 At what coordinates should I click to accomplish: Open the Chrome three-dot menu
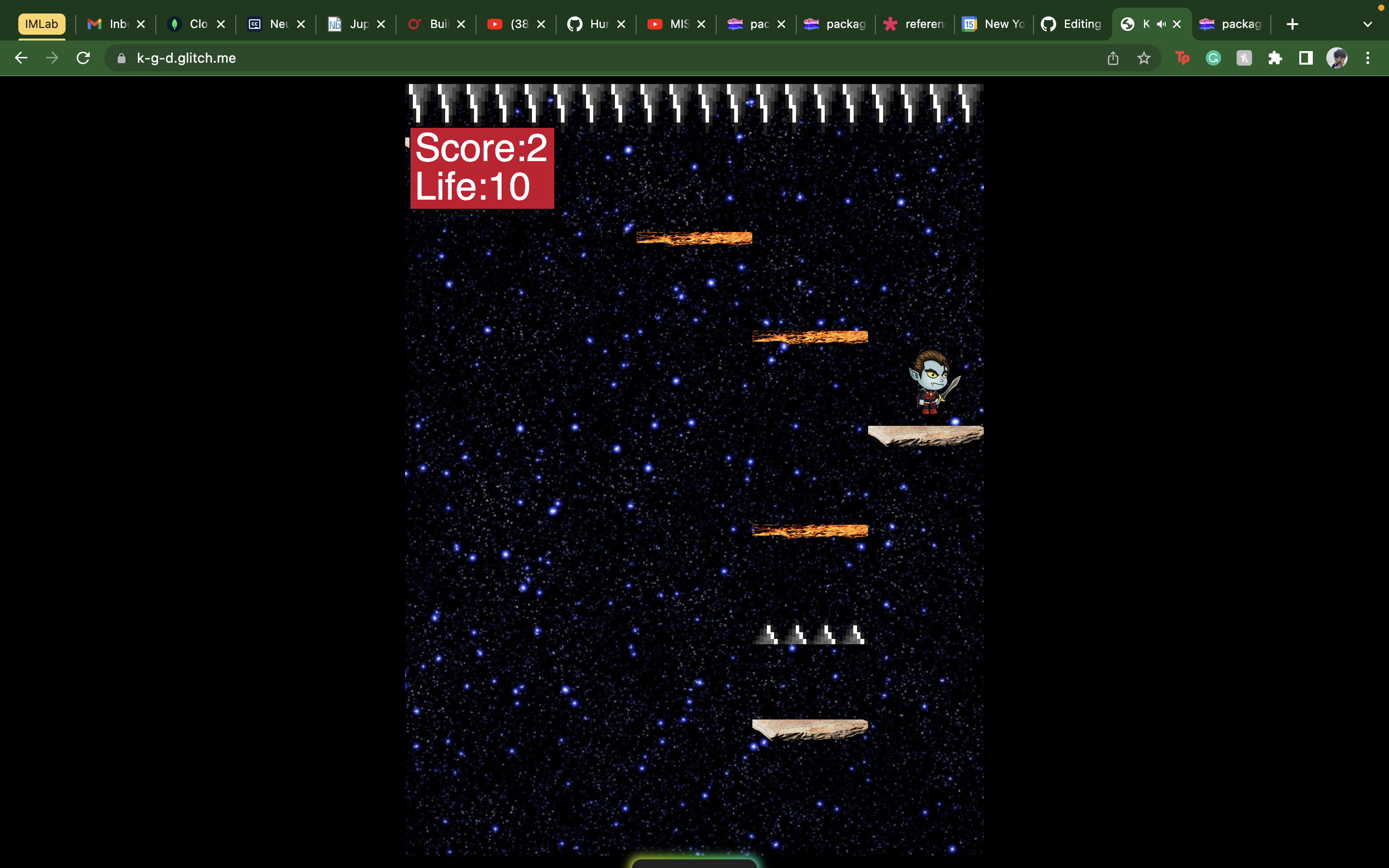click(1368, 57)
